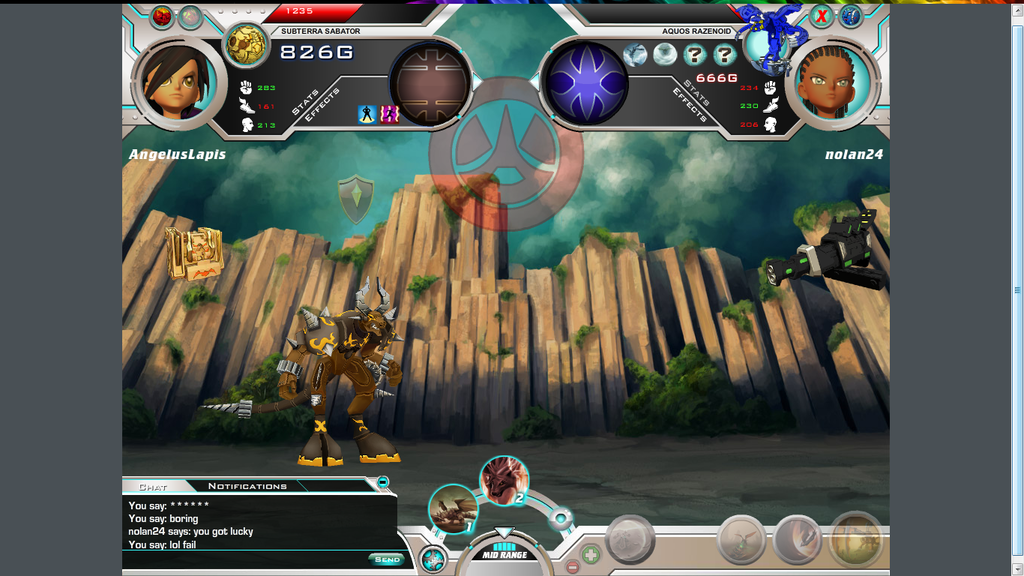
Task: Inspect the pink running figure effect icon
Action: pyautogui.click(x=389, y=115)
